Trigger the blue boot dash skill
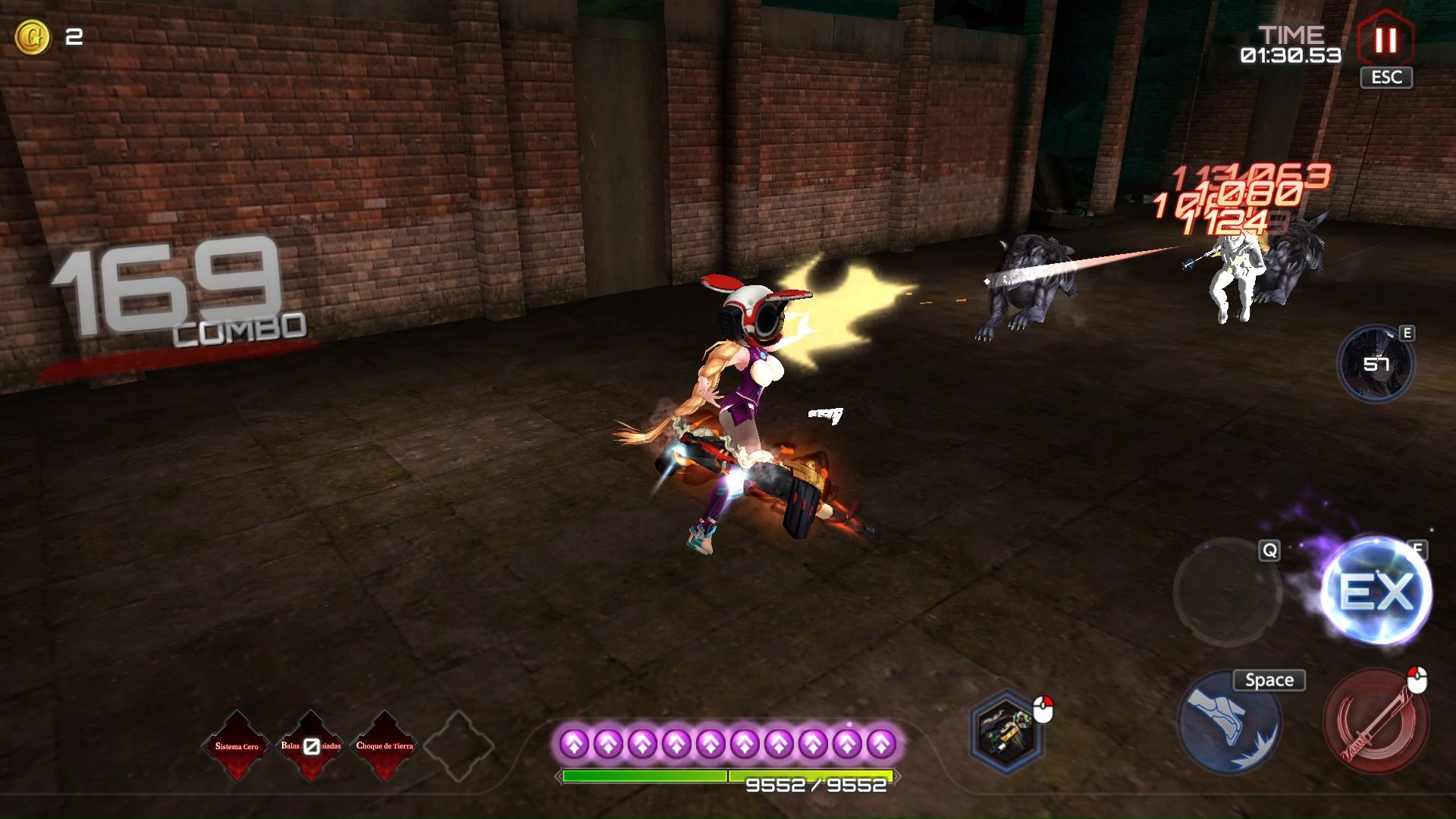Screen dimensions: 1456x819 [x=1229, y=722]
